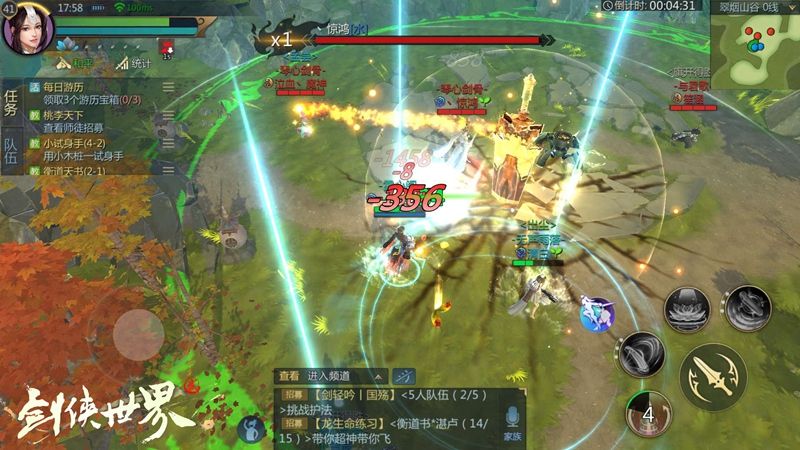
Task: Switch to the 任务 quest tab
Action: click(11, 103)
